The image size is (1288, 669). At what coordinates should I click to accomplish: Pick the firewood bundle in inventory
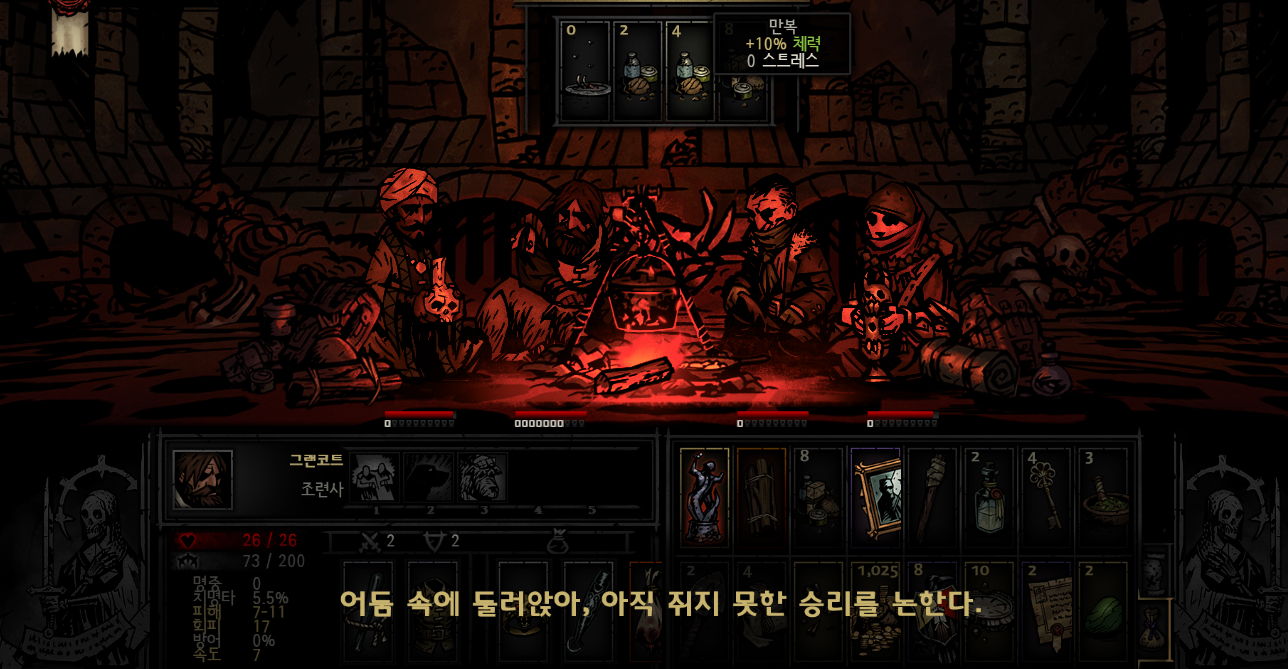761,496
